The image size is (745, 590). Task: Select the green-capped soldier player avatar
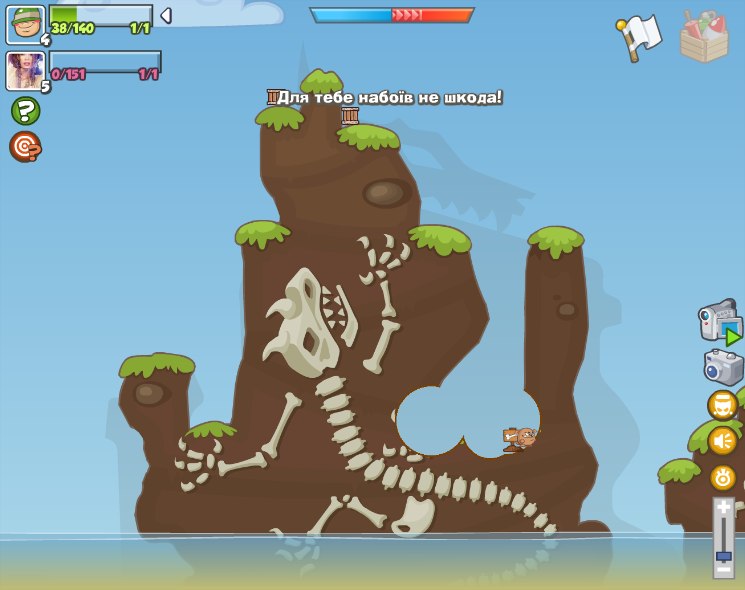[x=25, y=24]
